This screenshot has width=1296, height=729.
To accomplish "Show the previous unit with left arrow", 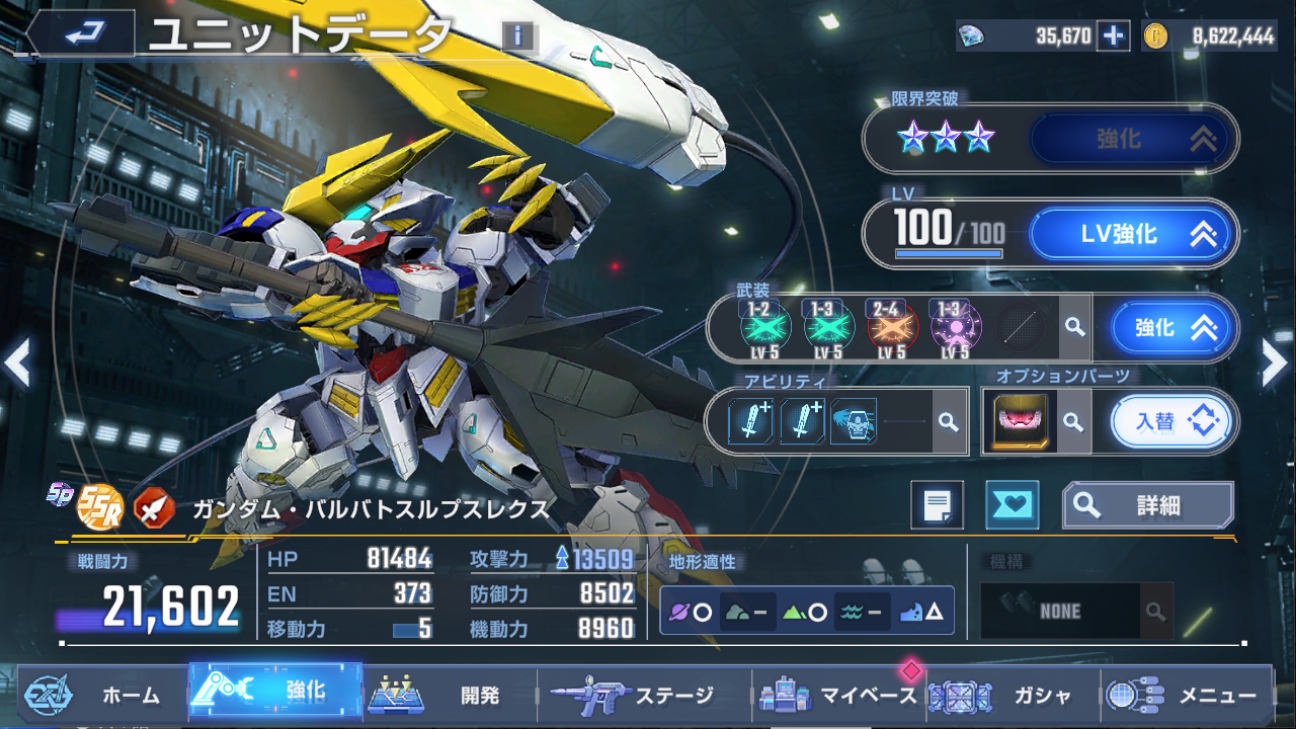I will tap(18, 365).
